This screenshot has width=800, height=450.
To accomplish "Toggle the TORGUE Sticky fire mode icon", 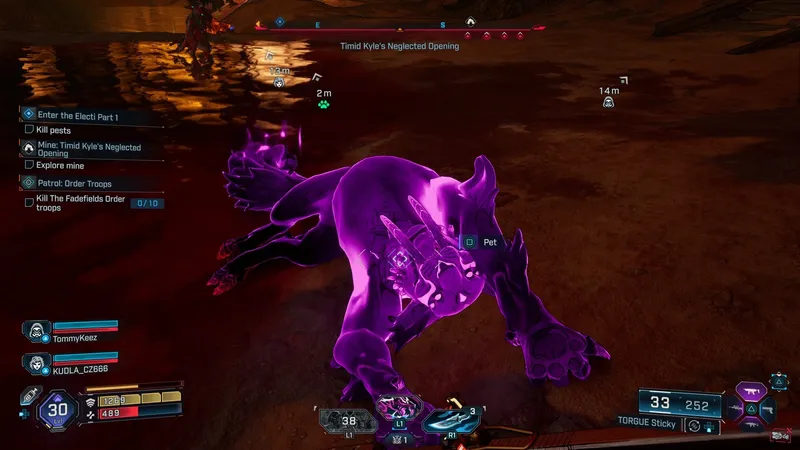I will (x=694, y=426).
